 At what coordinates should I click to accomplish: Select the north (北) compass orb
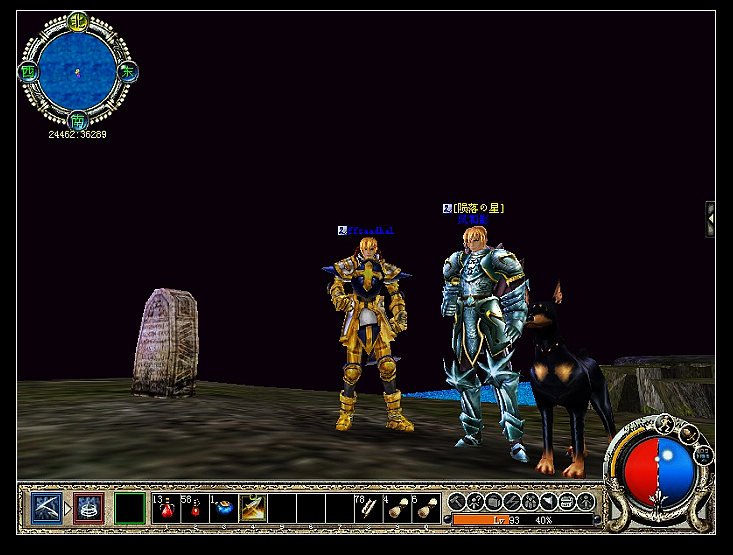pyautogui.click(x=78, y=21)
